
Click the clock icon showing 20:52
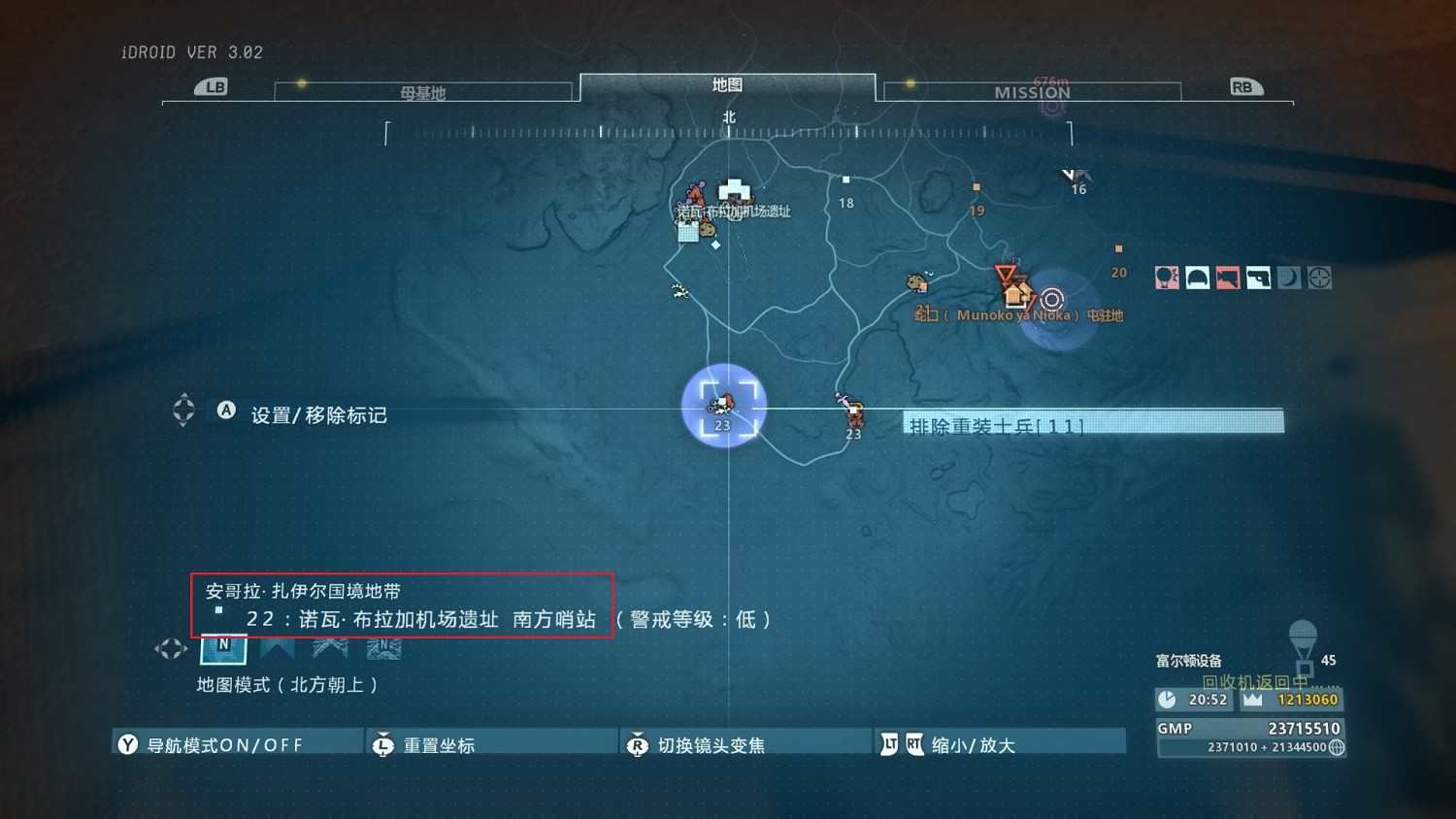point(1167,699)
